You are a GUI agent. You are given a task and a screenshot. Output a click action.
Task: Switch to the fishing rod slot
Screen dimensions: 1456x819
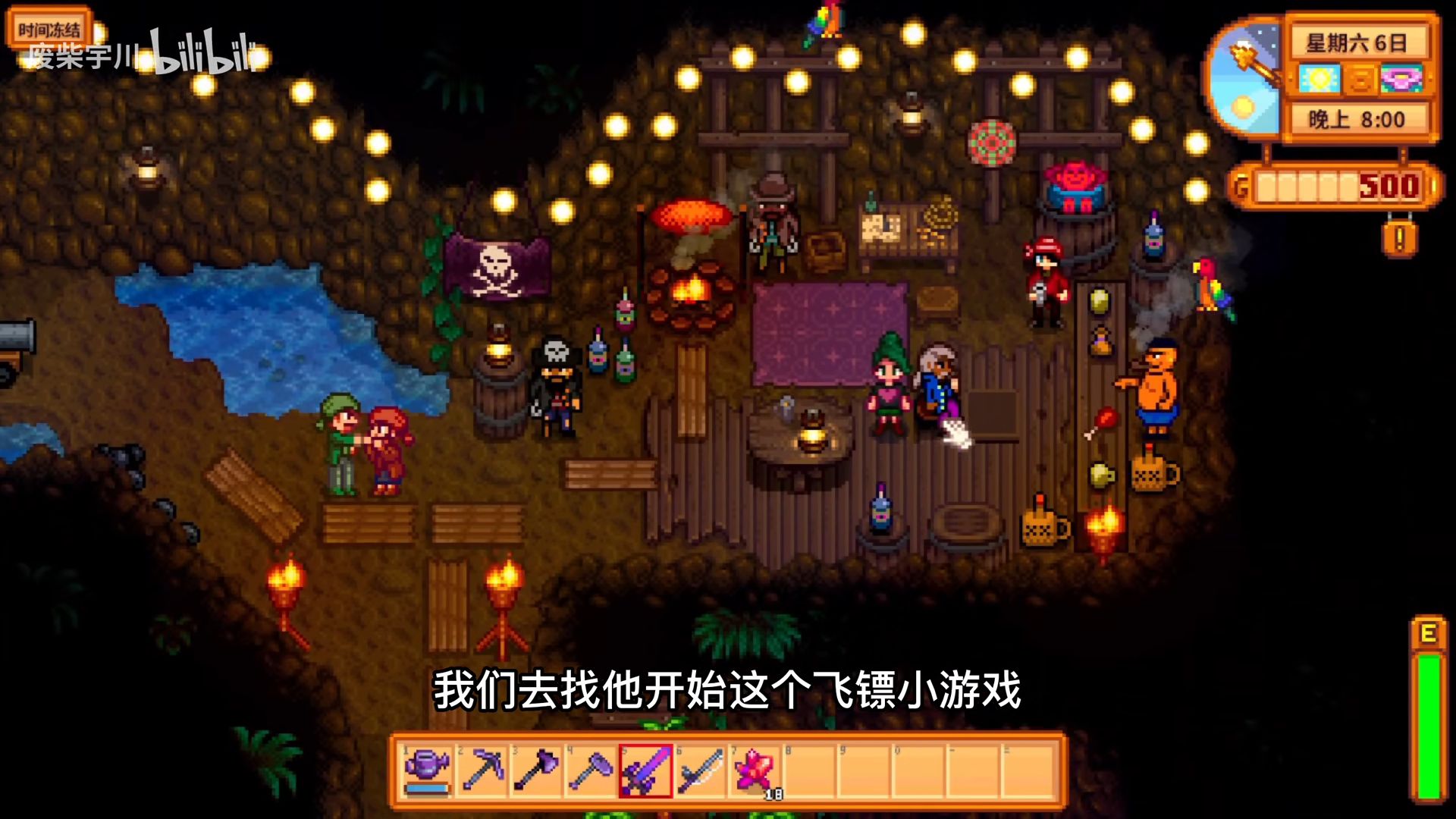tap(700, 769)
